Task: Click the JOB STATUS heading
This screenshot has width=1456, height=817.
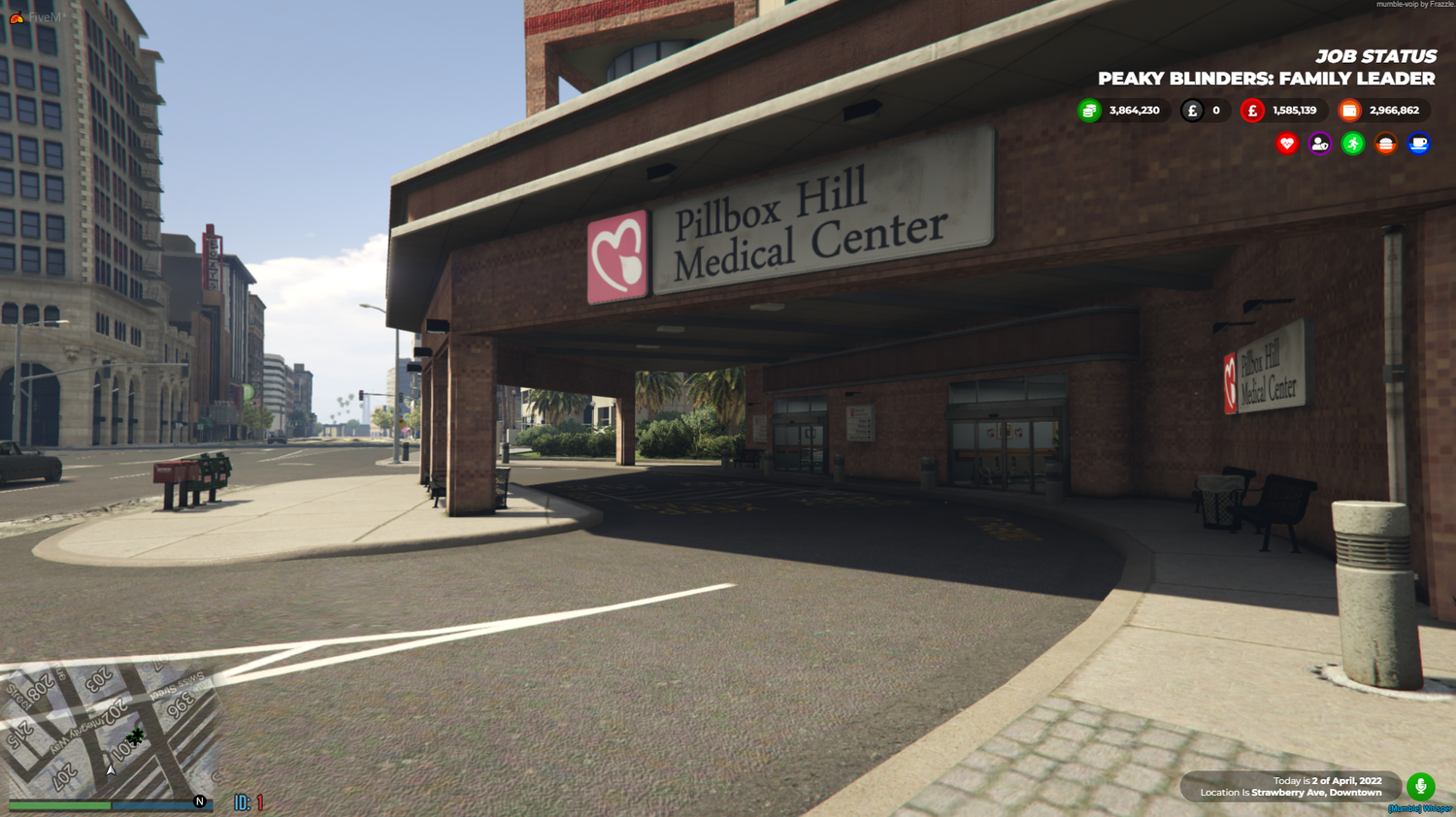Action: click(1374, 56)
